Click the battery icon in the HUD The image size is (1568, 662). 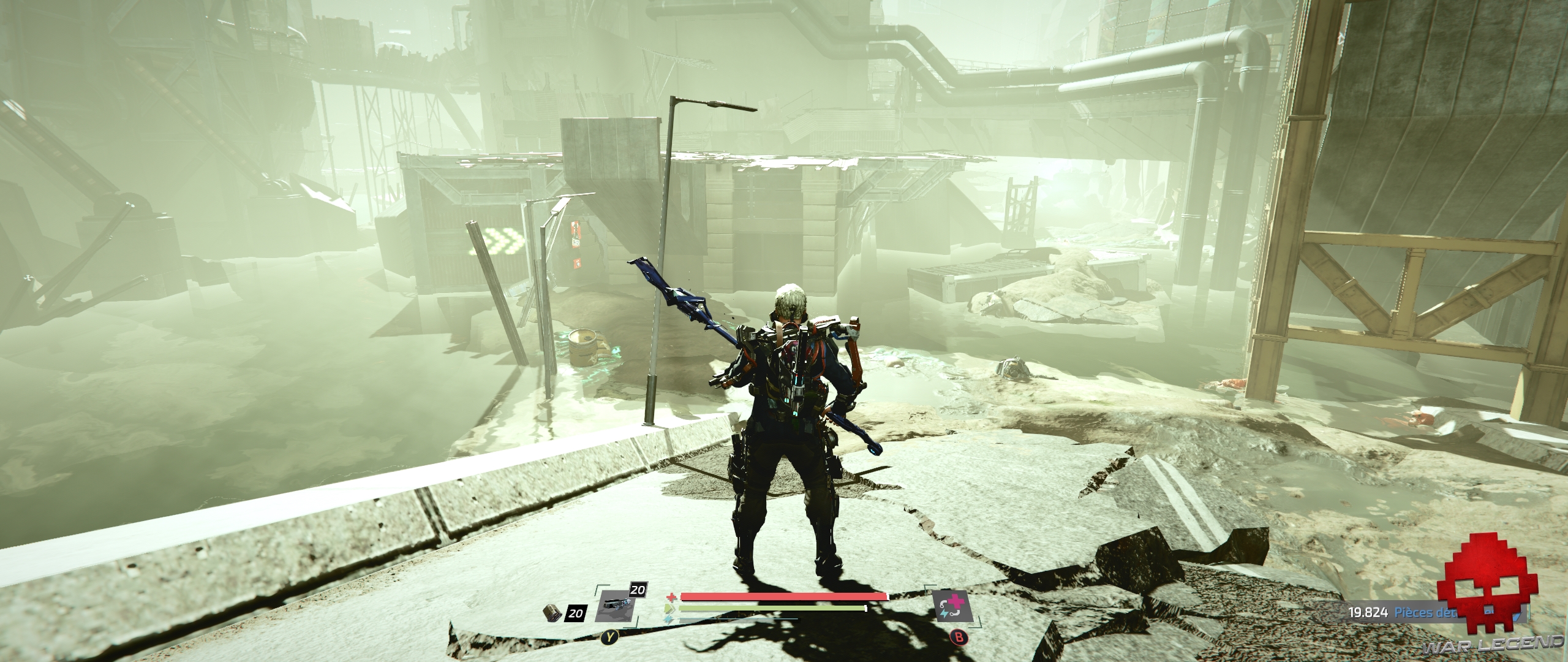tap(553, 613)
